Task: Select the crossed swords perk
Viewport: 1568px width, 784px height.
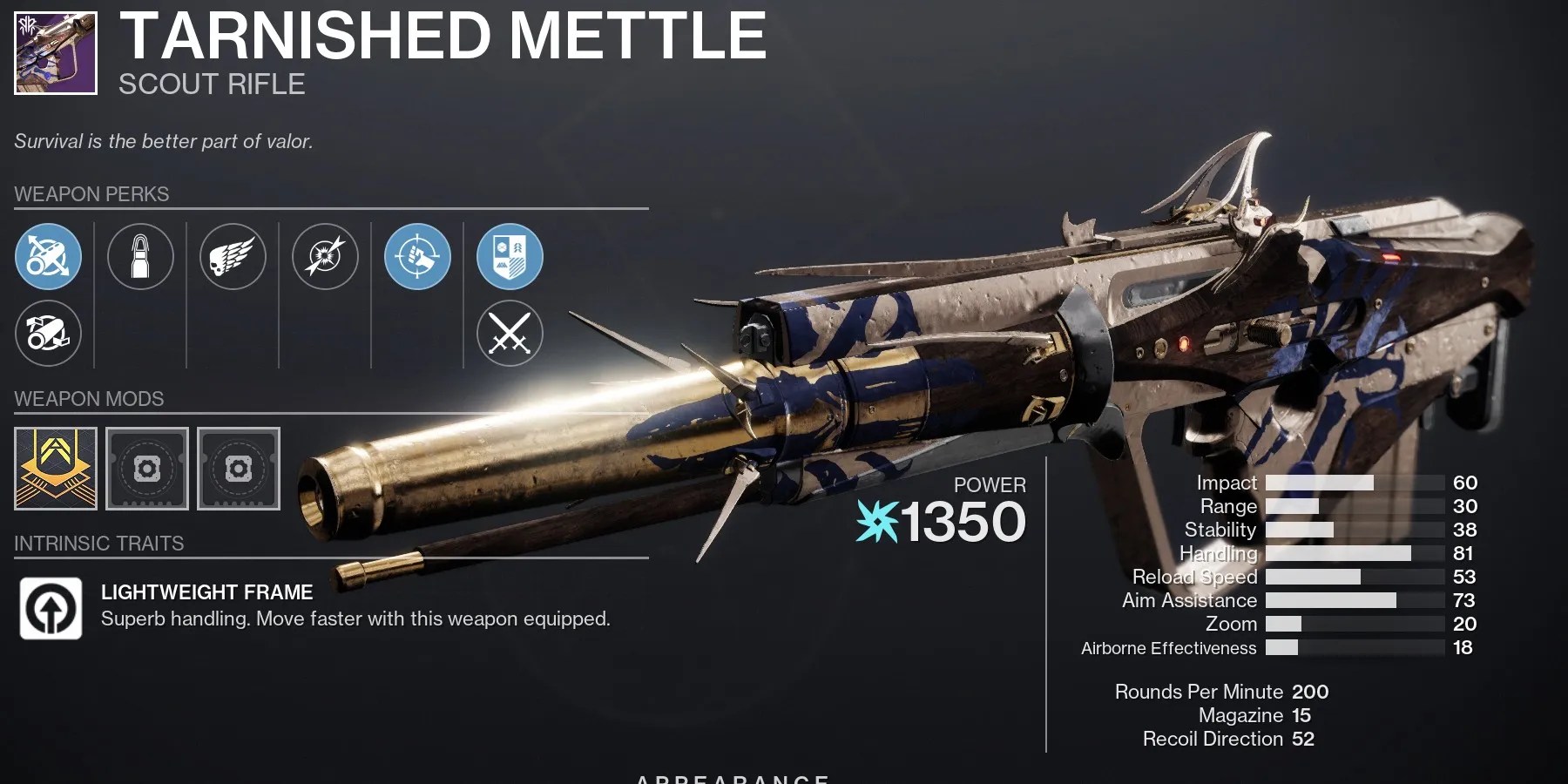Action: point(509,335)
